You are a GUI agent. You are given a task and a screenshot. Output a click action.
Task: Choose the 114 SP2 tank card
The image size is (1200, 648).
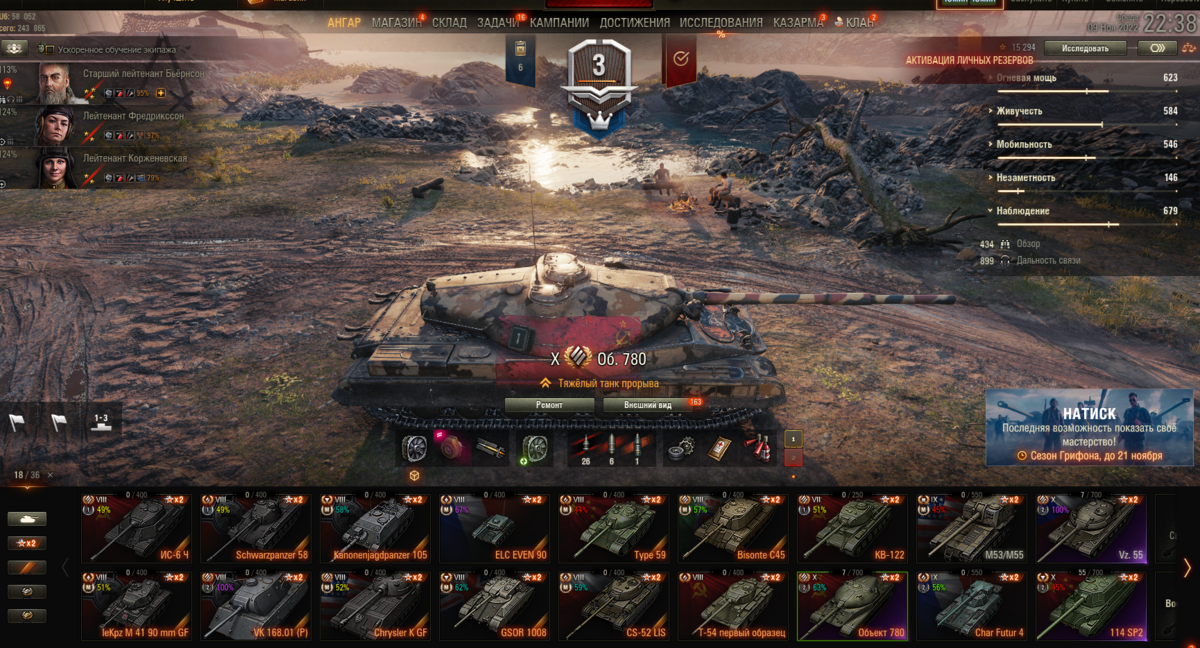(1091, 605)
